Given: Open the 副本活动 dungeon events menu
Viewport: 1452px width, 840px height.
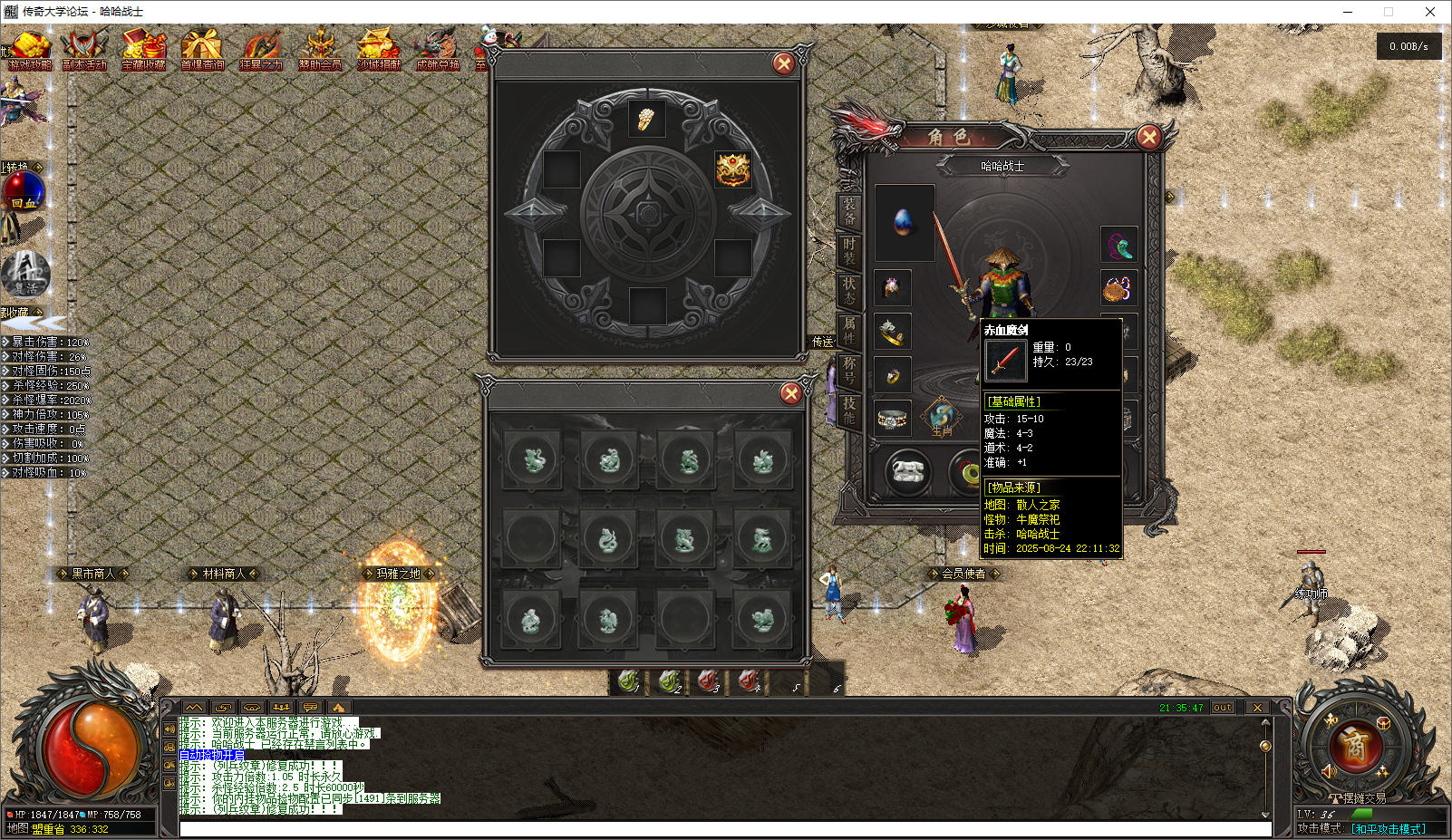Looking at the screenshot, I should tap(84, 51).
